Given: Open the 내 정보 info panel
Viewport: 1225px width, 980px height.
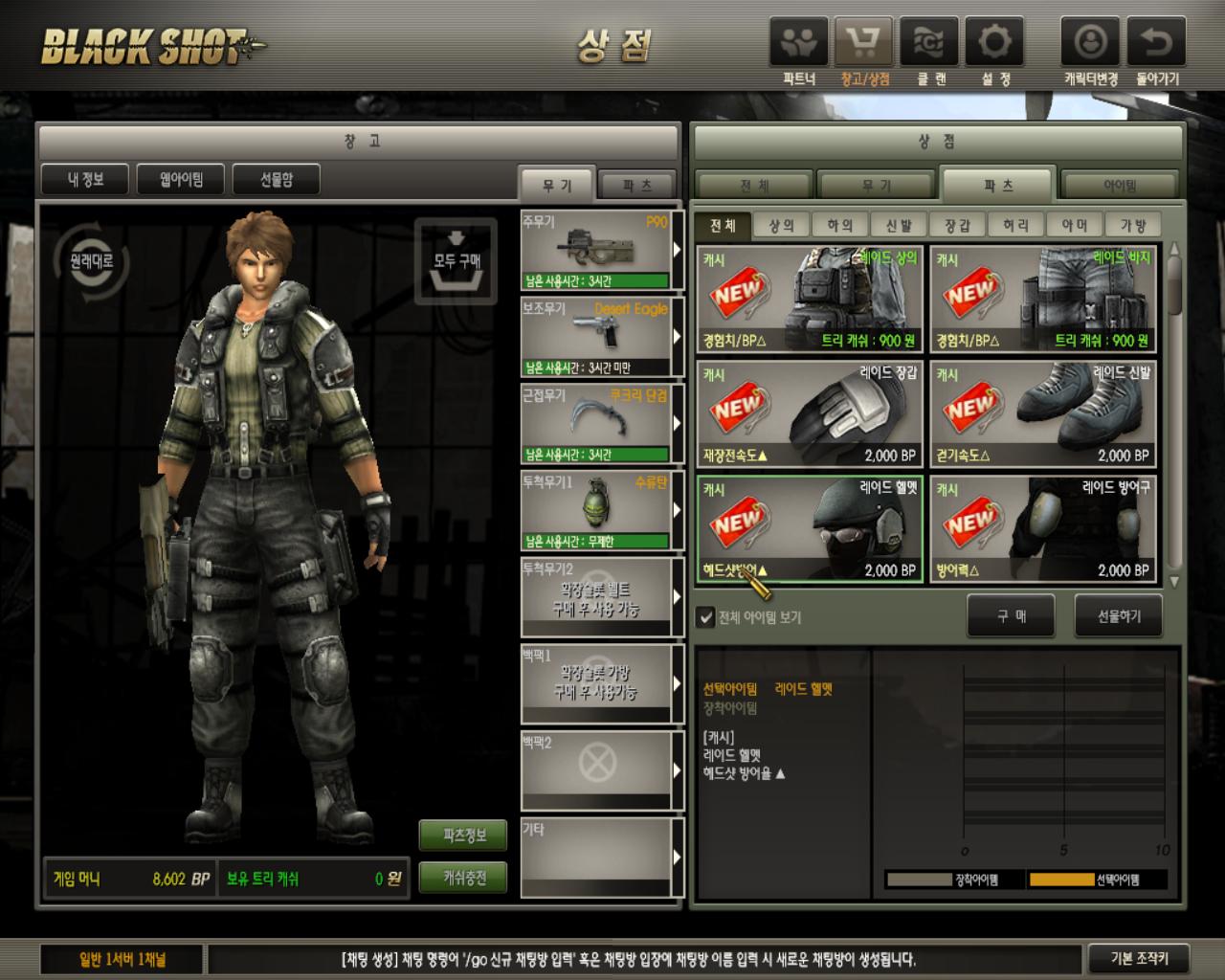Looking at the screenshot, I should (85, 179).
